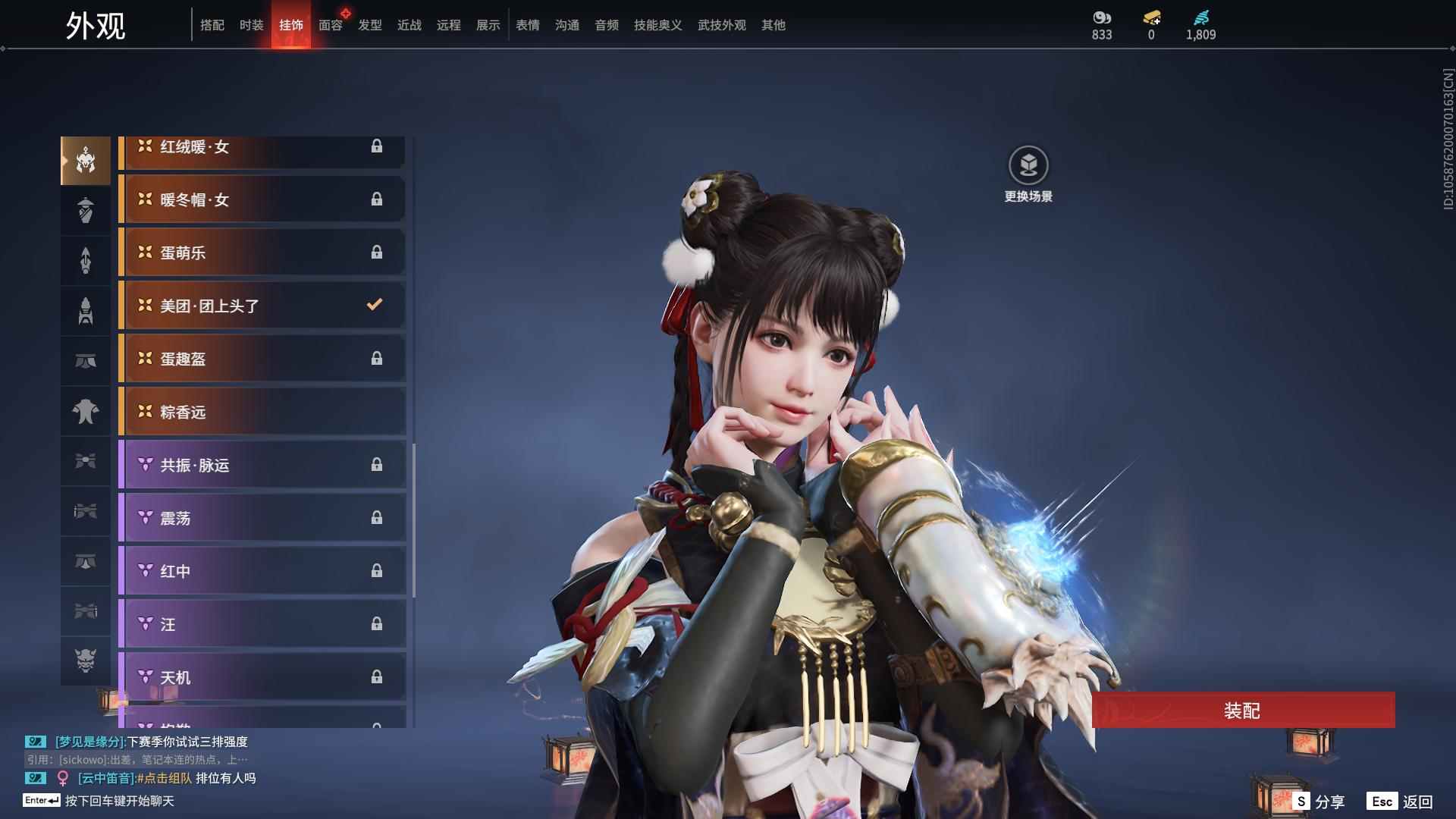
Task: Open the 武技外观 tab
Action: (x=721, y=25)
